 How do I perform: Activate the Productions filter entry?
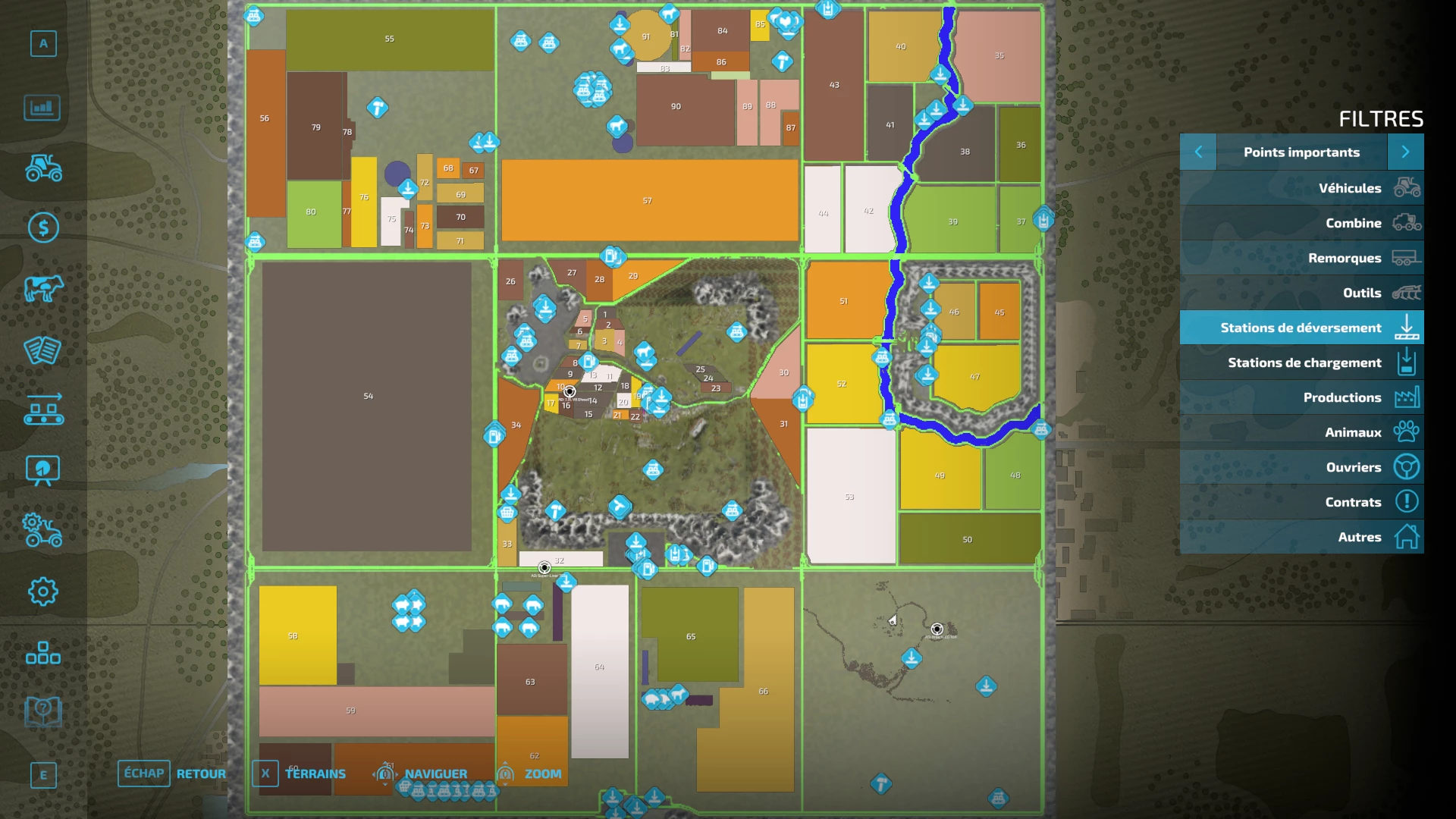pyautogui.click(x=1301, y=397)
